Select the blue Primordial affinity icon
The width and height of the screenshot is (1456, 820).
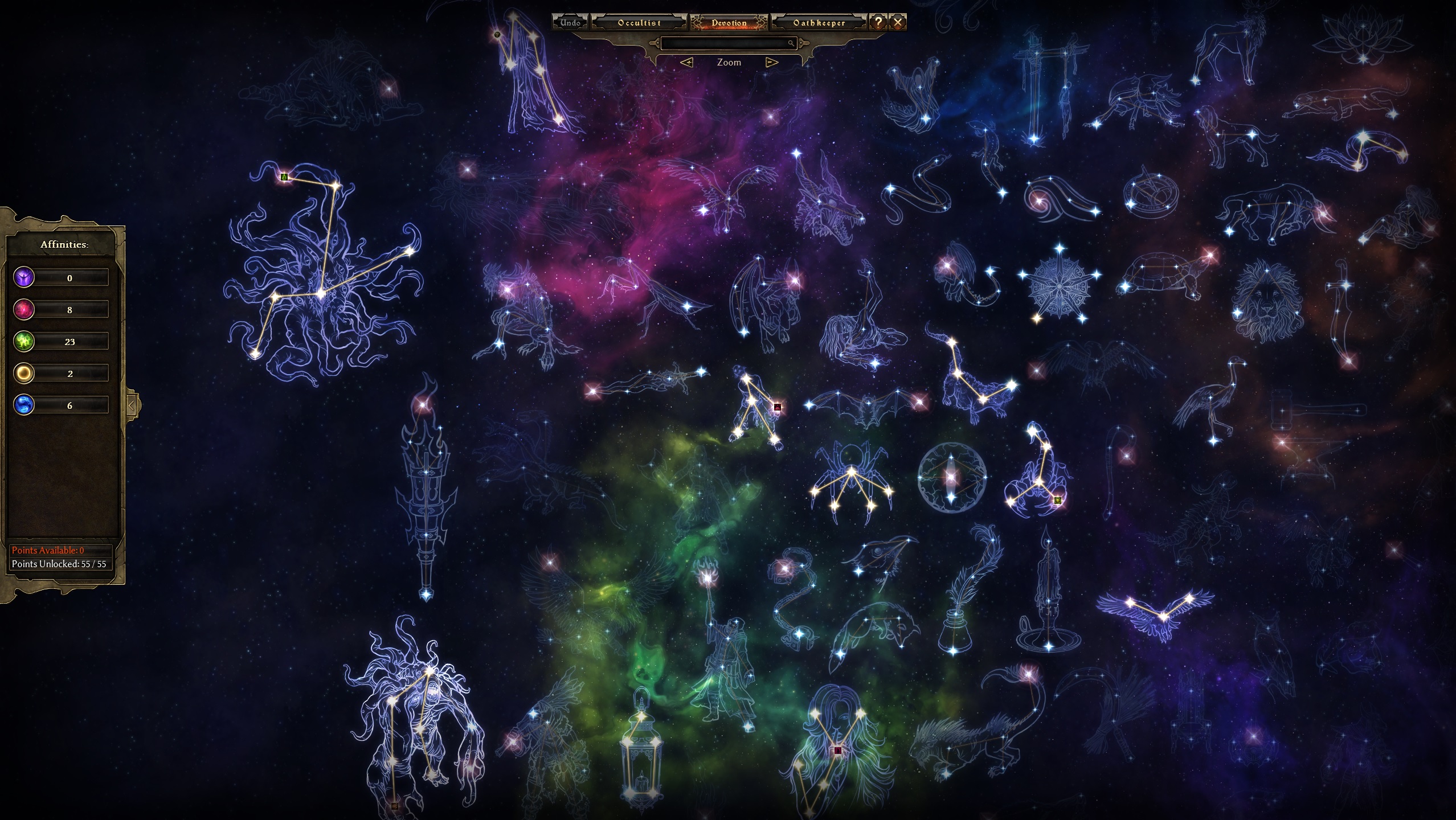[x=23, y=405]
